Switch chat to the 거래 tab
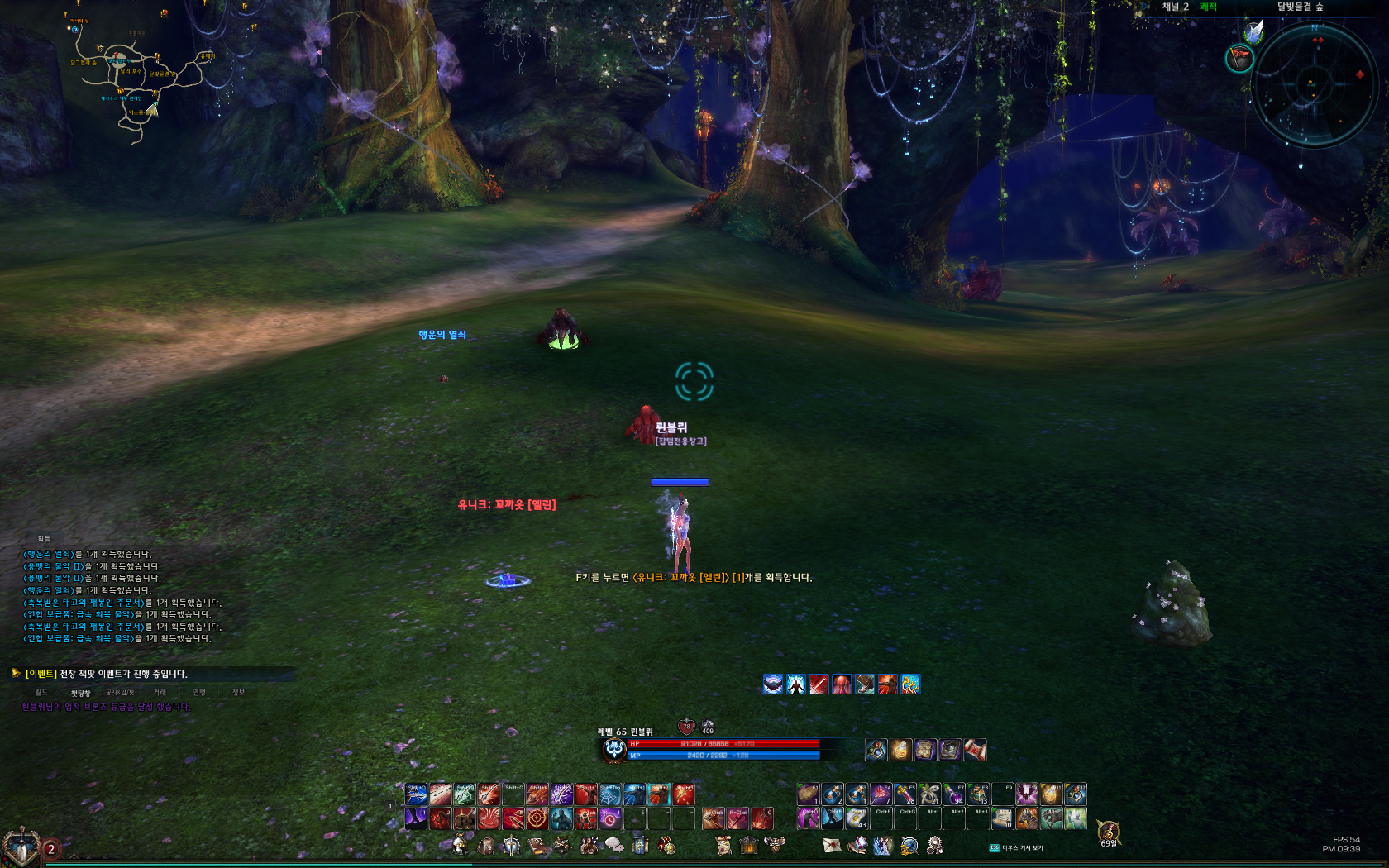 pos(160,693)
